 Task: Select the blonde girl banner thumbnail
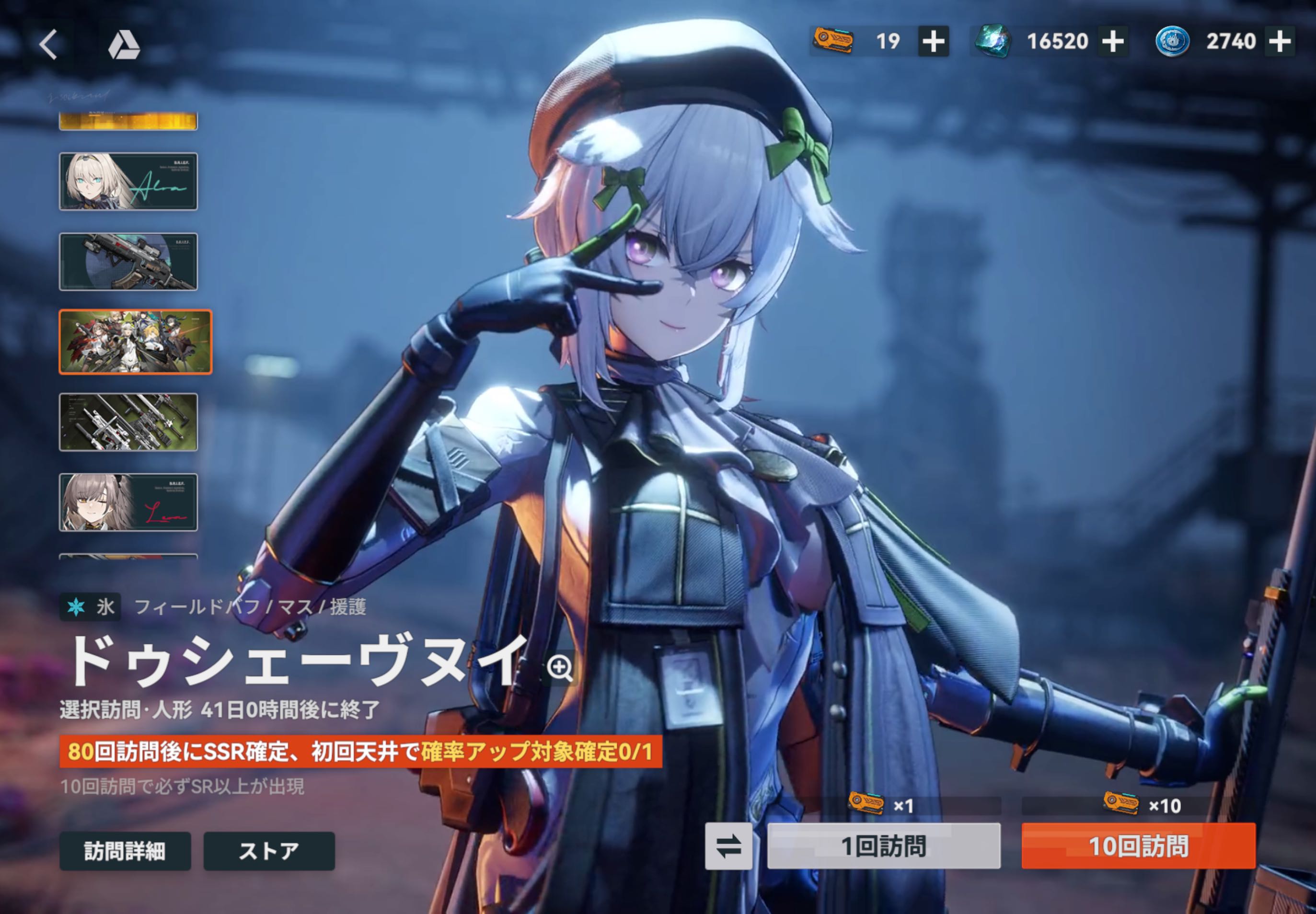point(128,182)
